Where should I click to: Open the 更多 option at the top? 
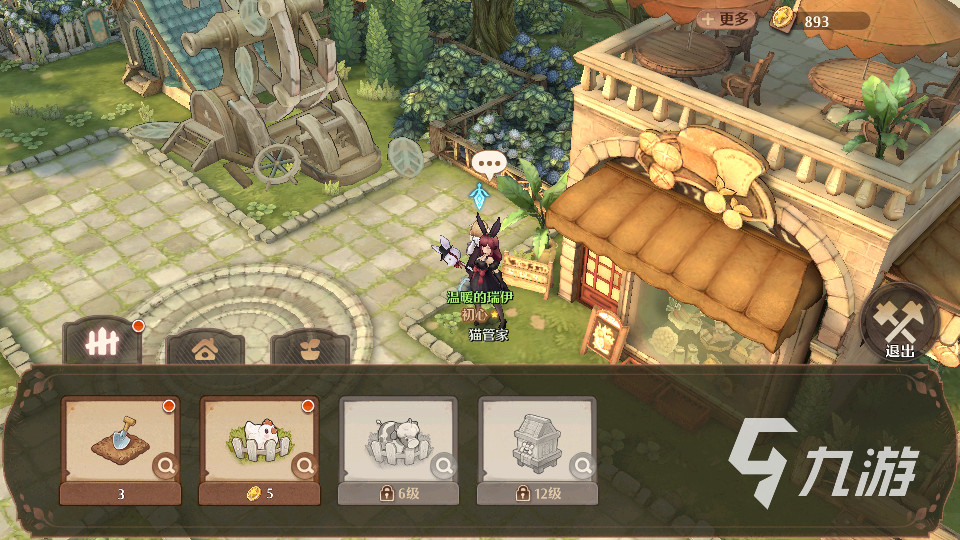click(725, 20)
